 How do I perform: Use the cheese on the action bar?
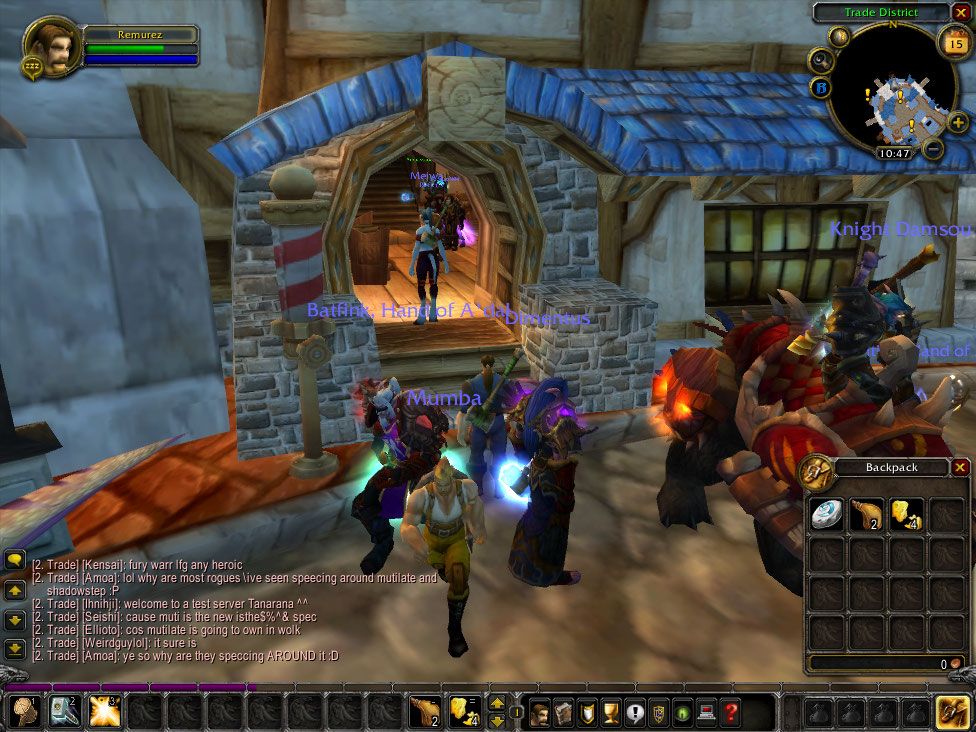tap(464, 711)
